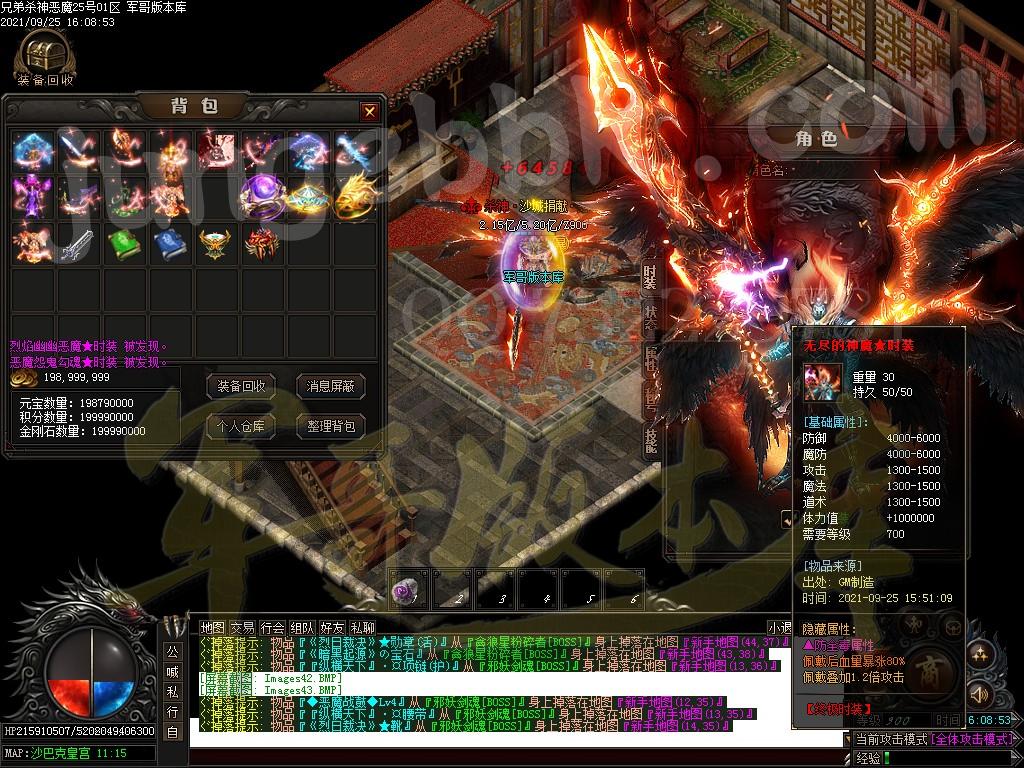Select the 私聊 private chat tab
The height and width of the screenshot is (768, 1024).
point(363,627)
